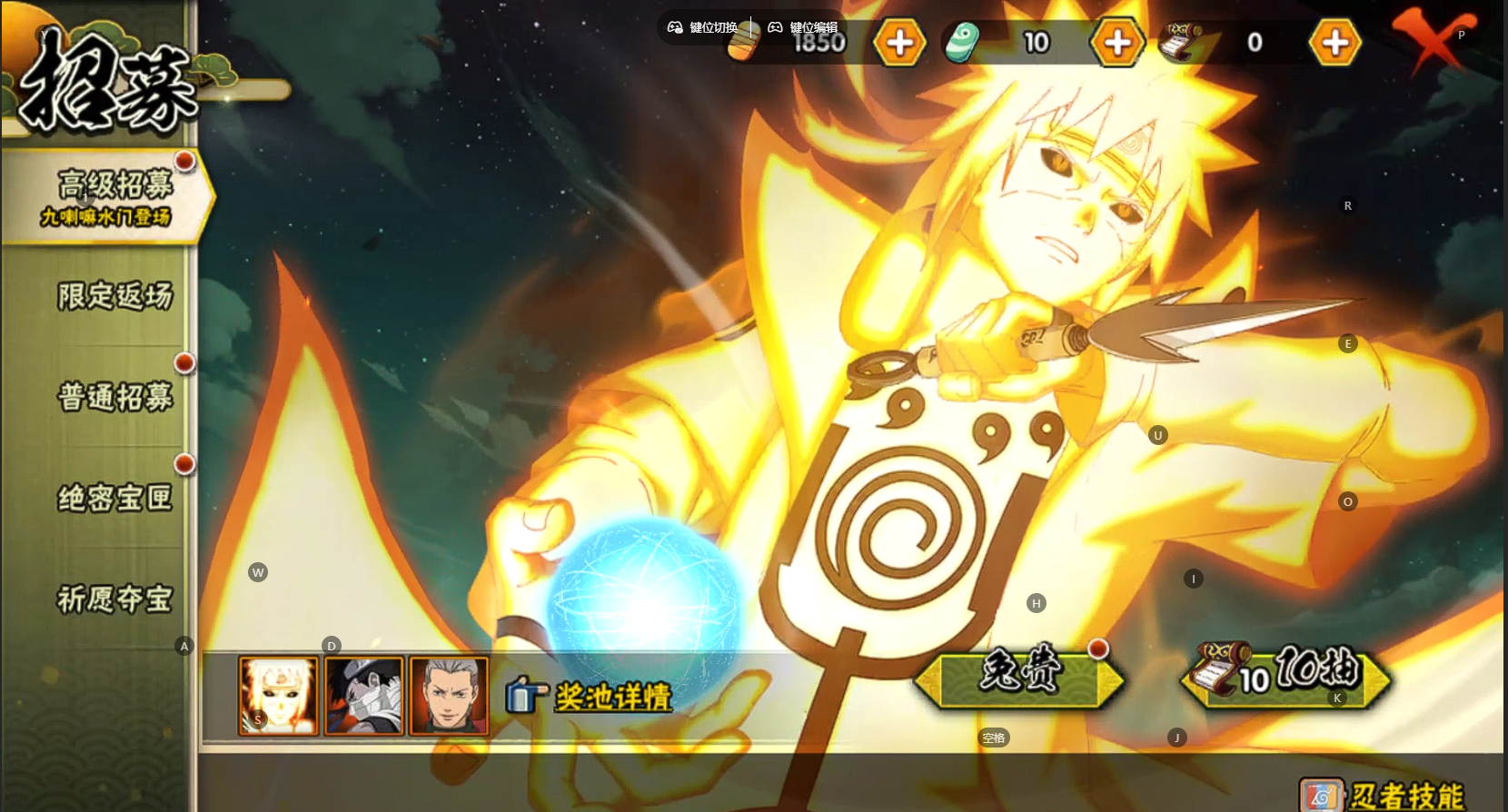
Task: Show the 祈愿夺宝 tab
Action: (114, 599)
